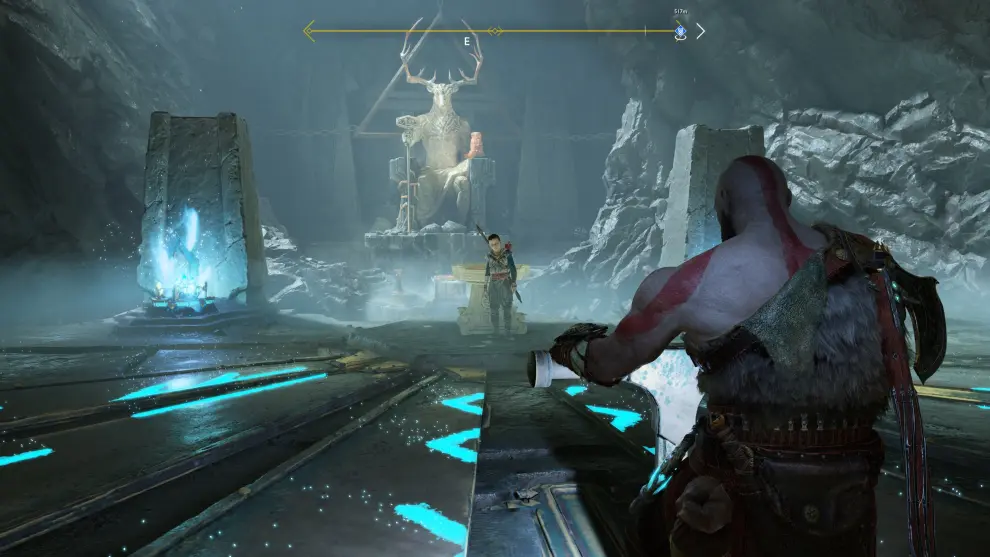Click the compass bar's center diamond marker
Image resolution: width=990 pixels, height=557 pixels.
tap(494, 31)
